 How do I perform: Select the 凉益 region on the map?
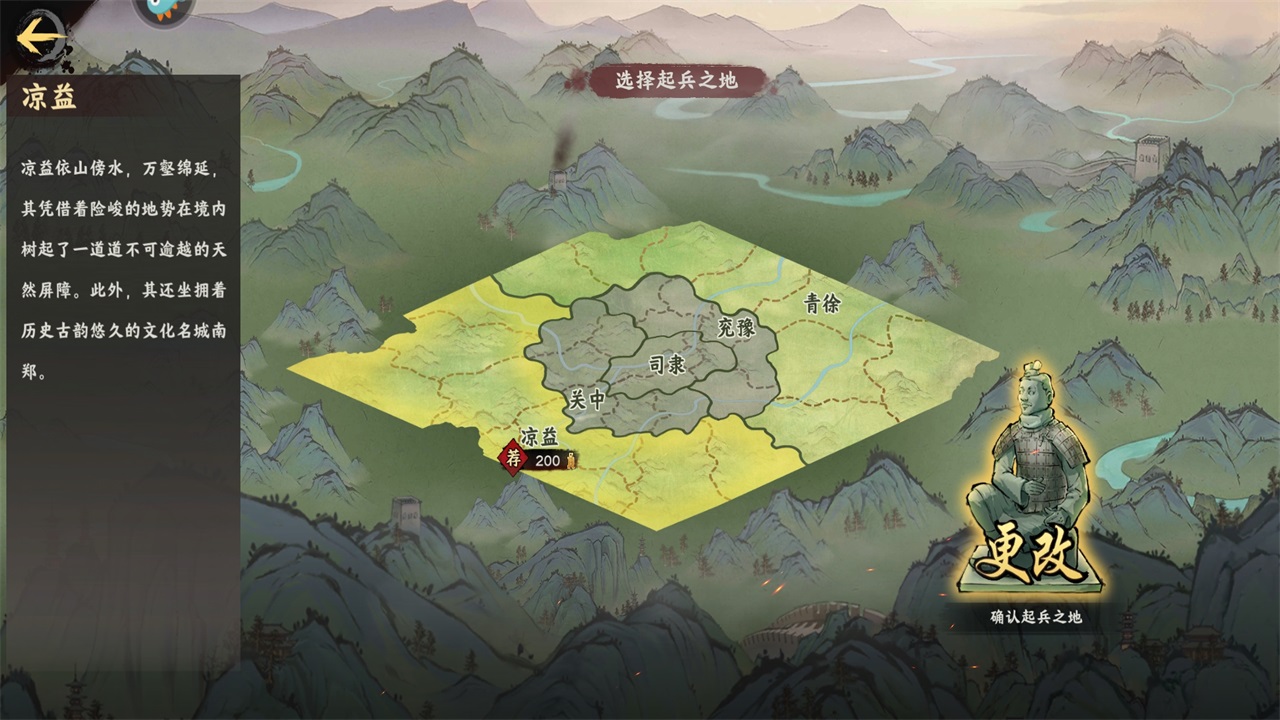pos(538,437)
